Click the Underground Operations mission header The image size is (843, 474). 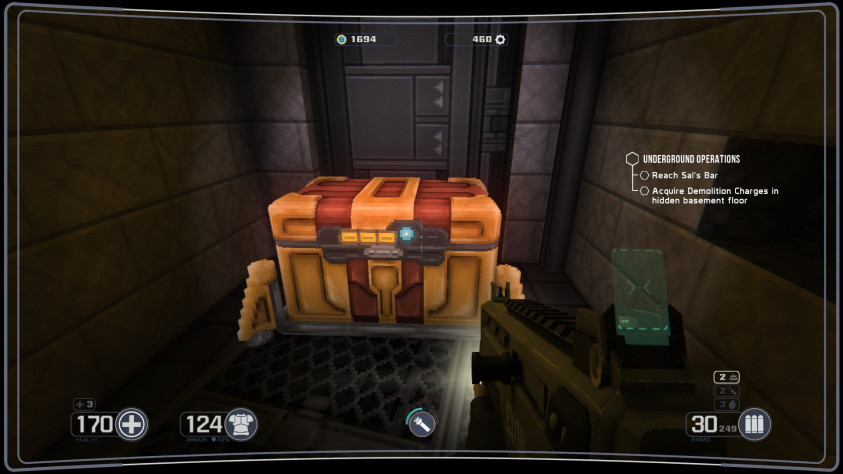pos(690,159)
